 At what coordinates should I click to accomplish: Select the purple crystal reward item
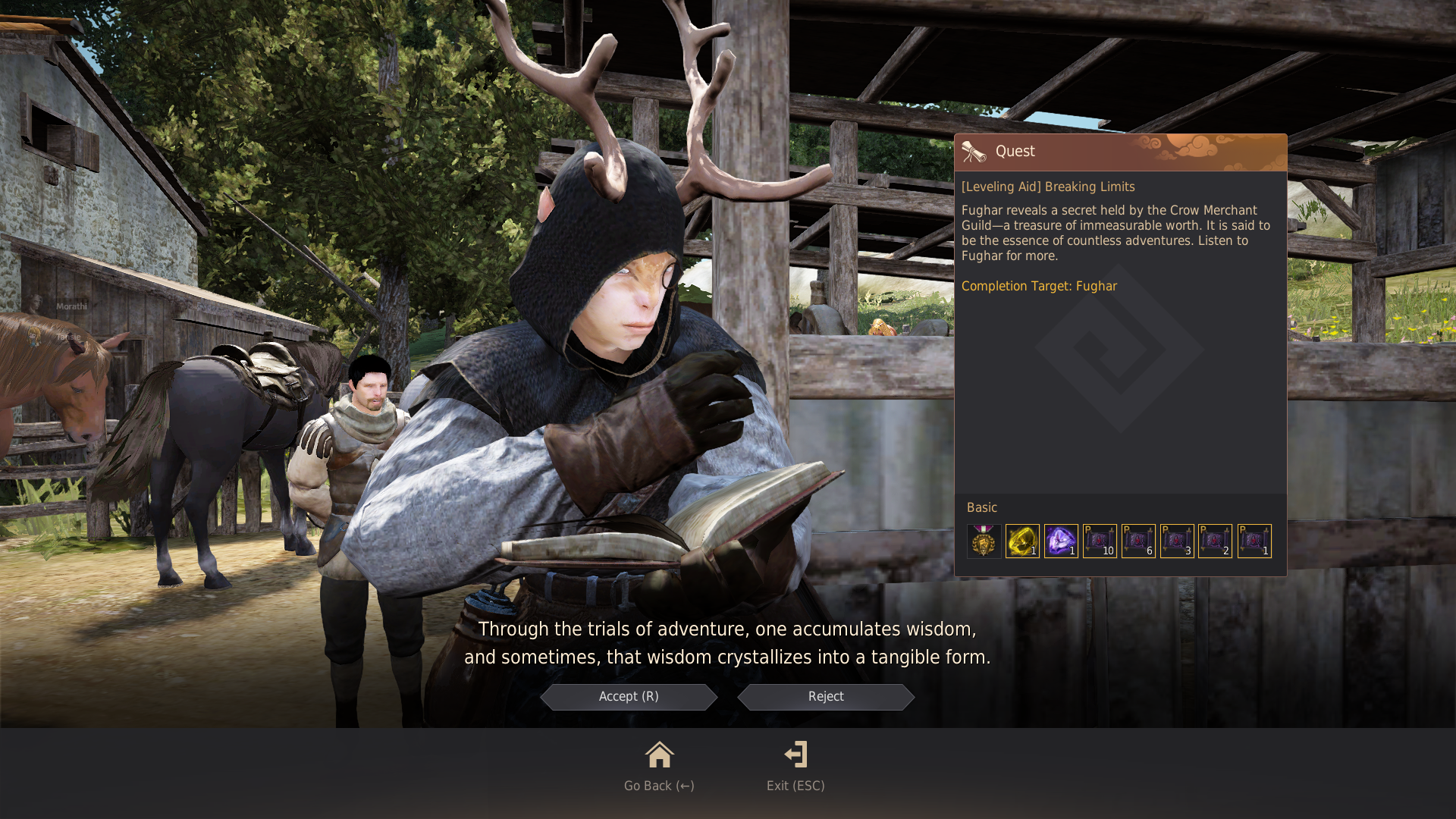1060,540
